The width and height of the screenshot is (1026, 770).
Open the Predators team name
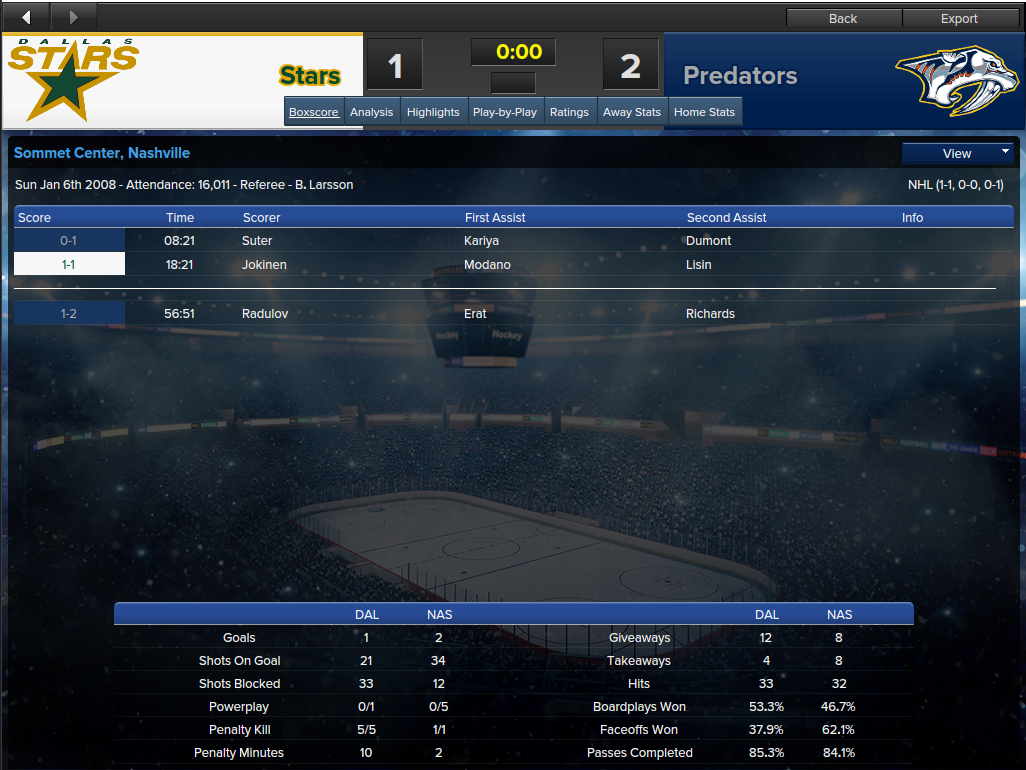tap(740, 76)
